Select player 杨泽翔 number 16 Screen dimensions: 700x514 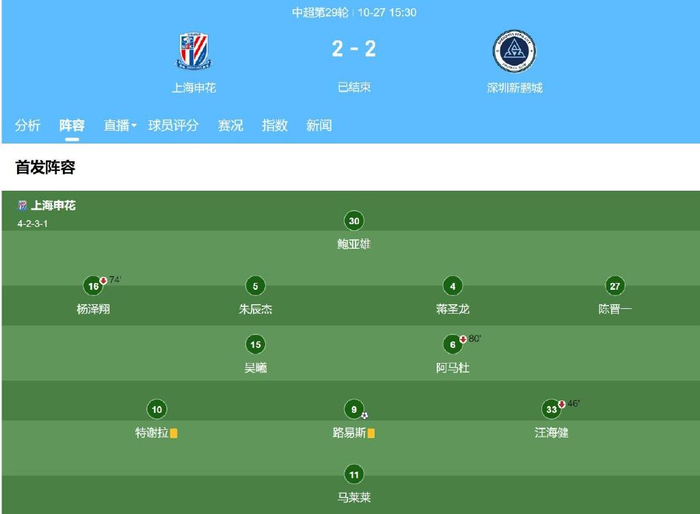(x=93, y=286)
